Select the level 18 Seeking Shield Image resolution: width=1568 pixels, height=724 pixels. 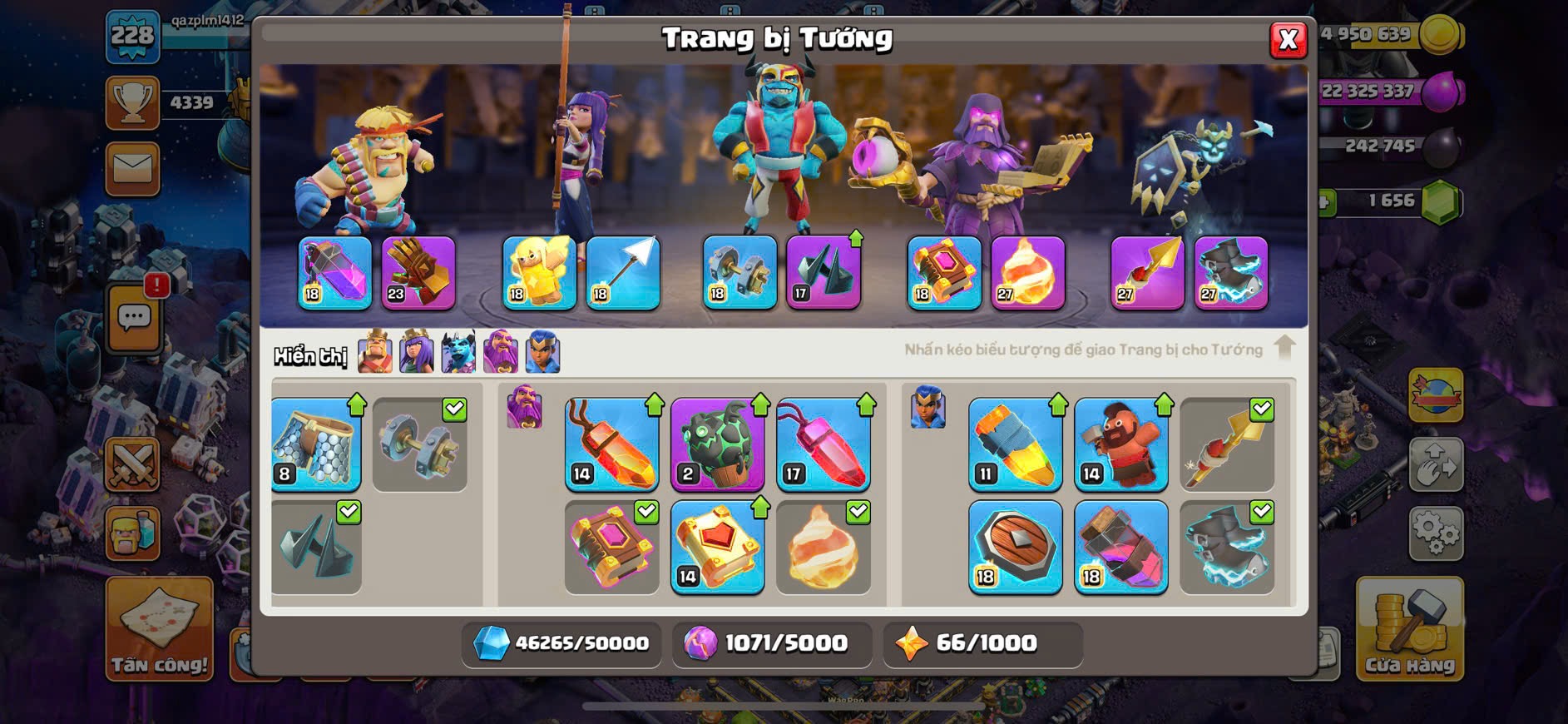[1016, 548]
